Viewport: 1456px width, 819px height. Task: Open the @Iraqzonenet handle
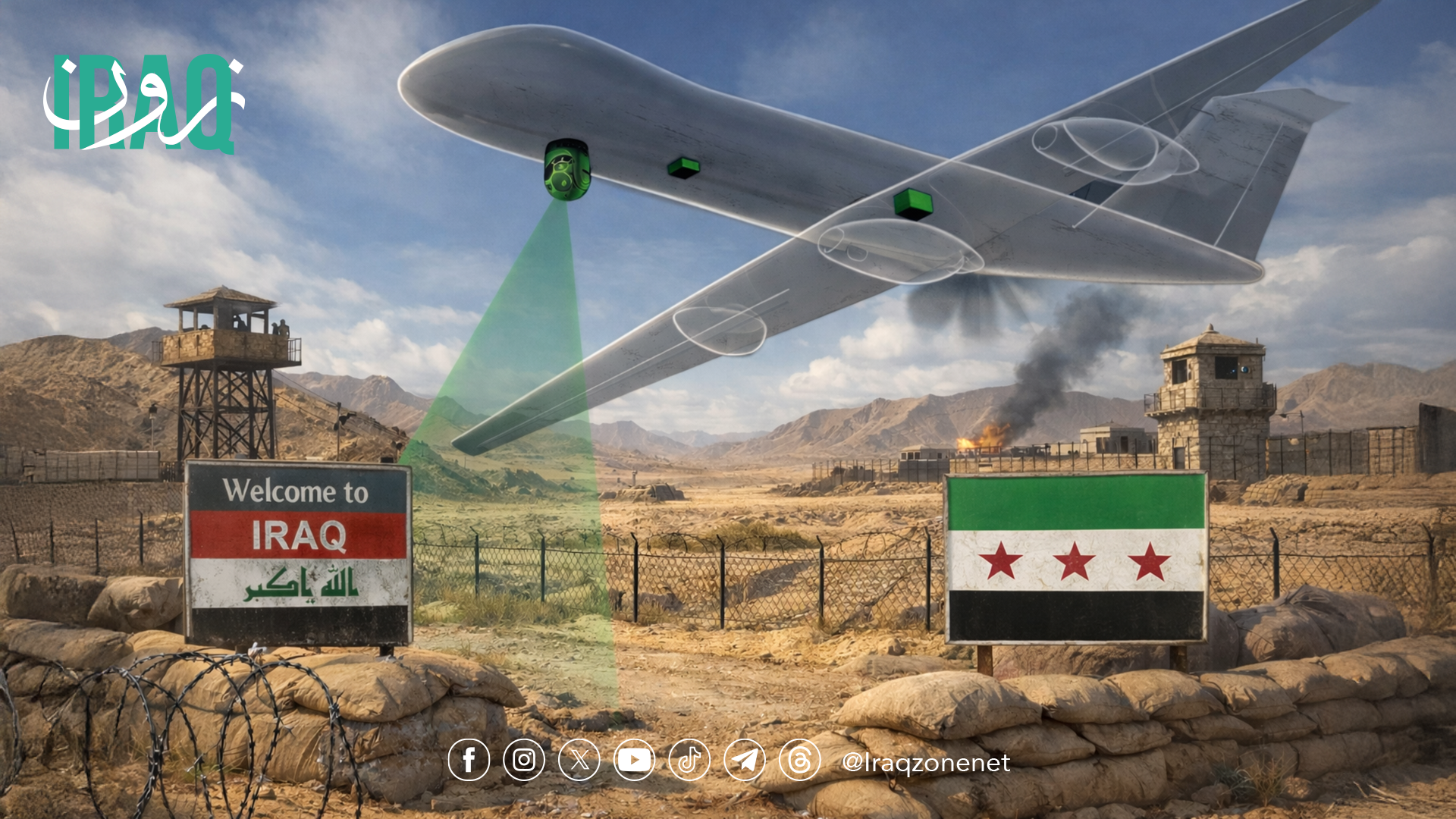tap(926, 762)
